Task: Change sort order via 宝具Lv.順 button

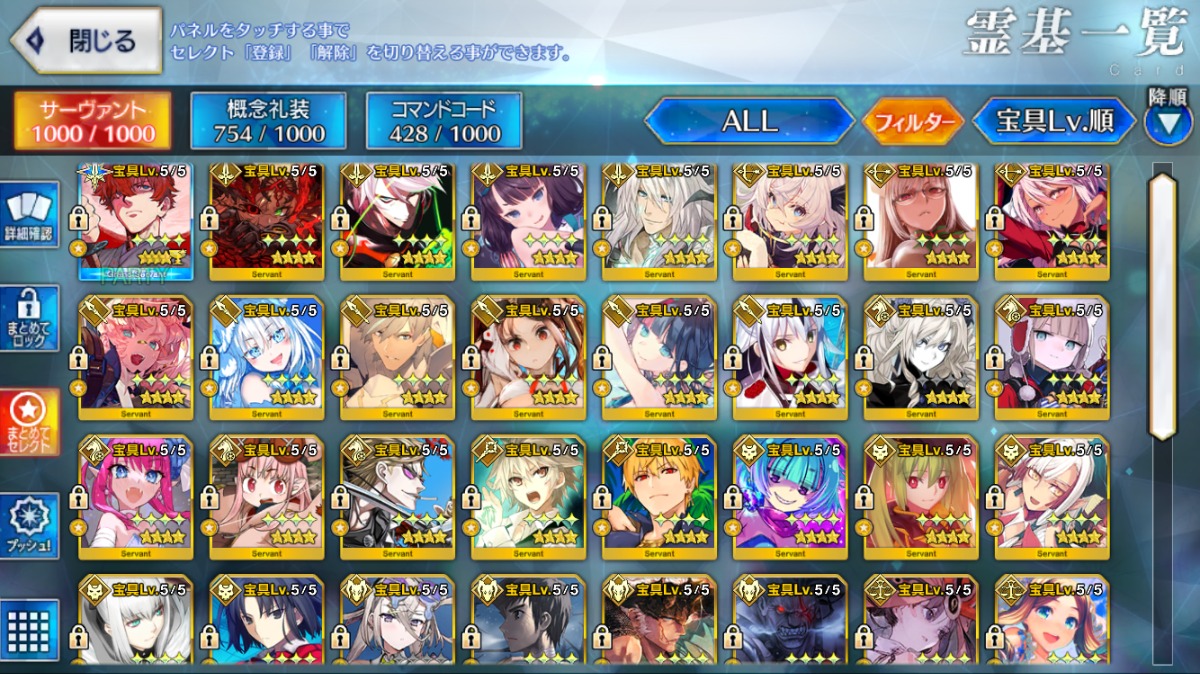Action: coord(1055,122)
